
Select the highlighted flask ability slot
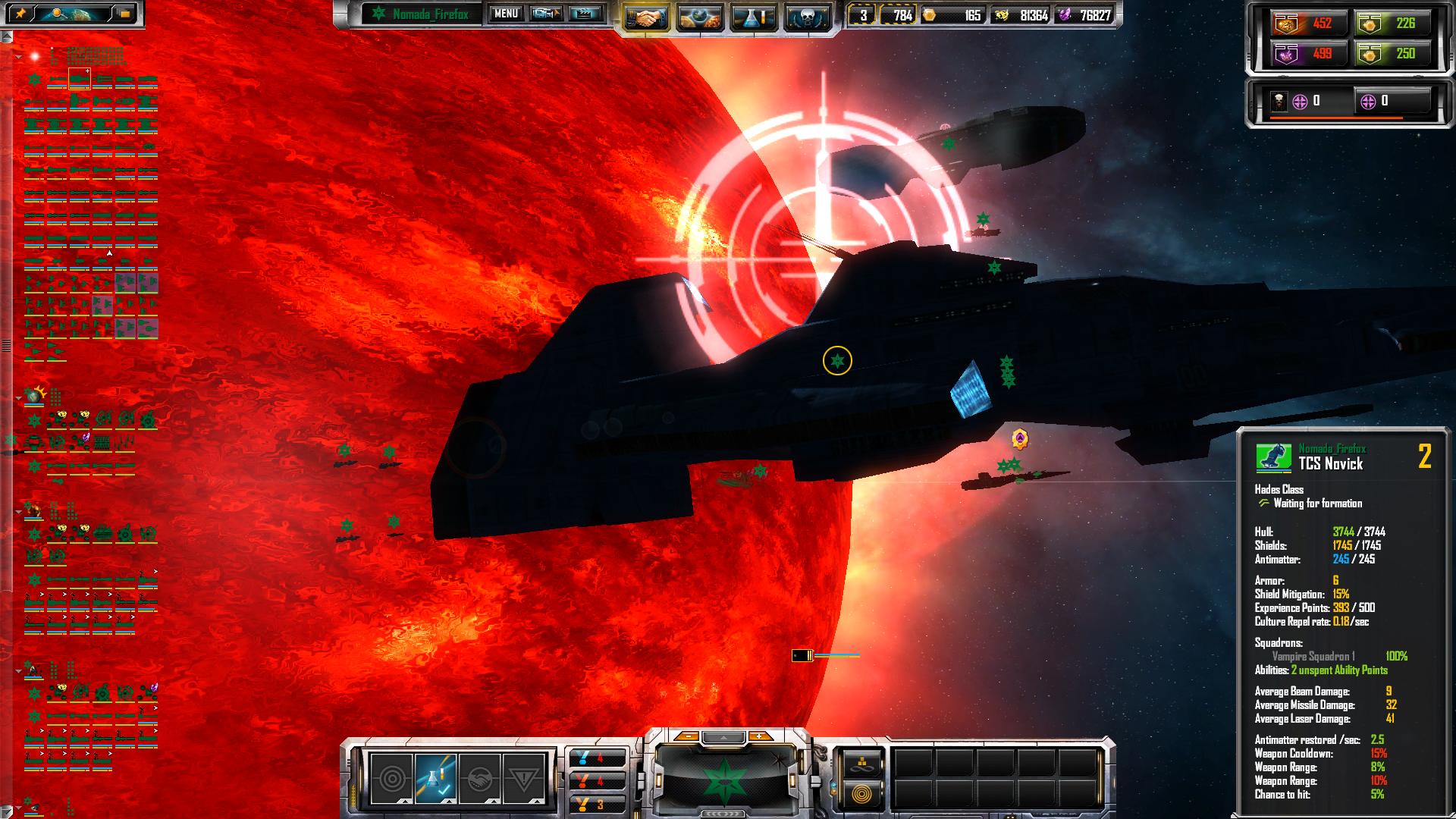(436, 778)
